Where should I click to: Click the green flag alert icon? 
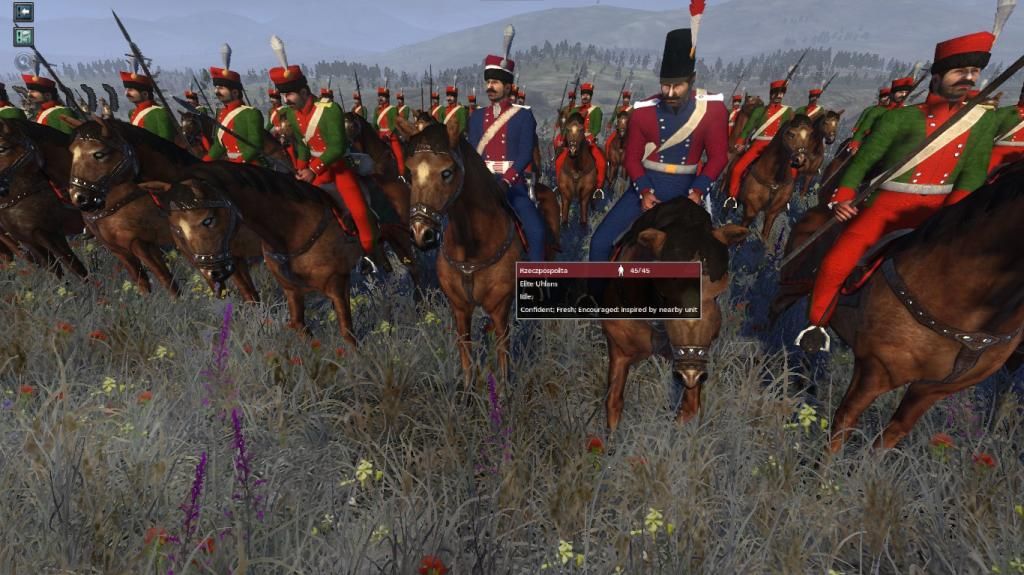tap(23, 36)
